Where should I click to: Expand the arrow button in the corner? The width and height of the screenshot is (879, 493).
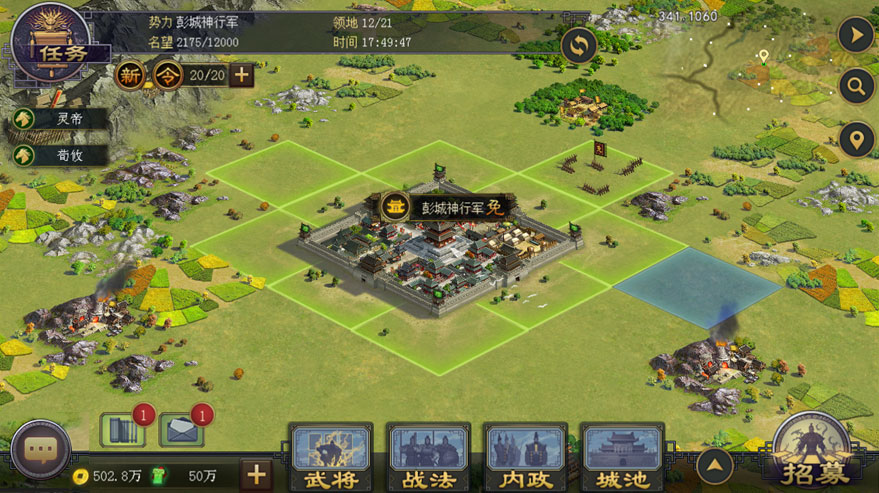[856, 35]
